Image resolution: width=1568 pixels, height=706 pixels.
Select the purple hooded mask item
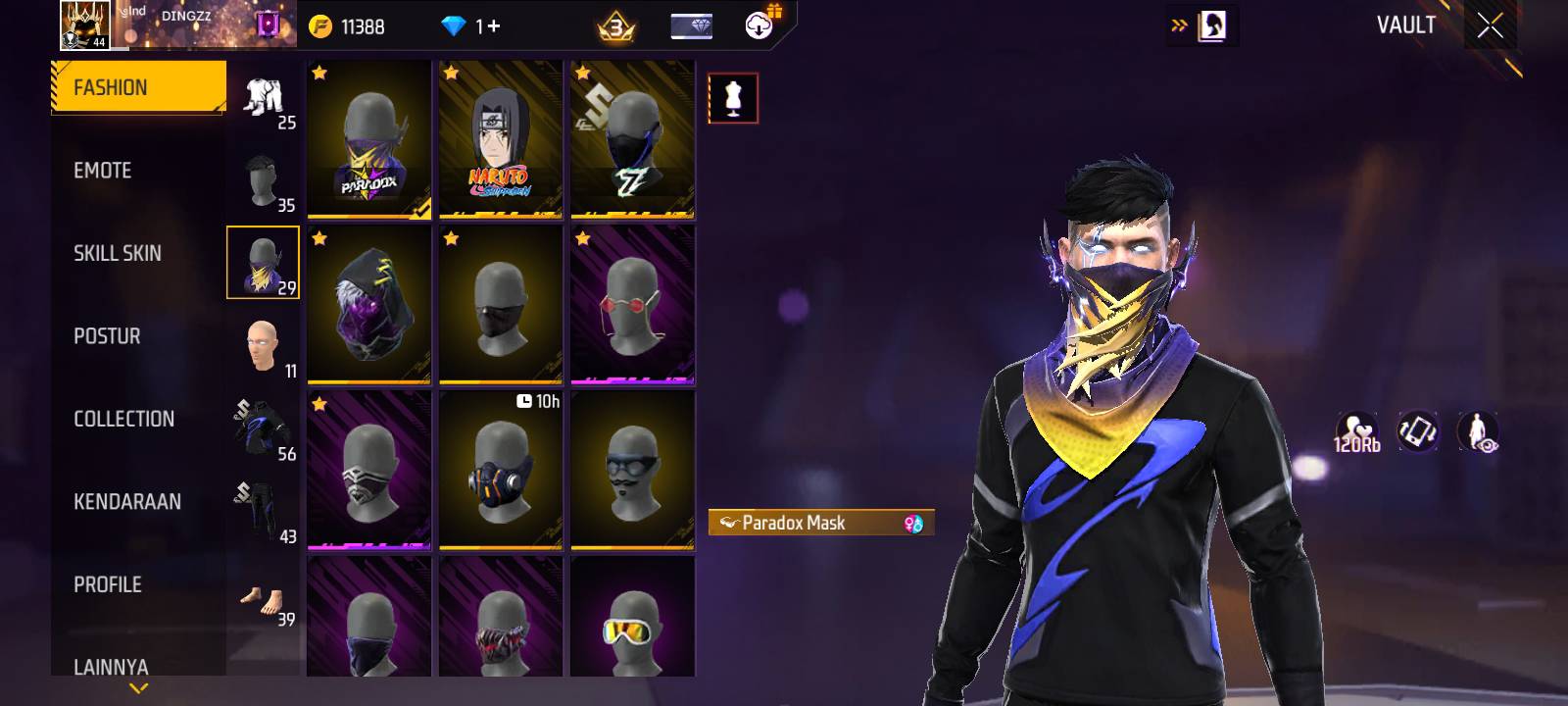pyautogui.click(x=369, y=305)
